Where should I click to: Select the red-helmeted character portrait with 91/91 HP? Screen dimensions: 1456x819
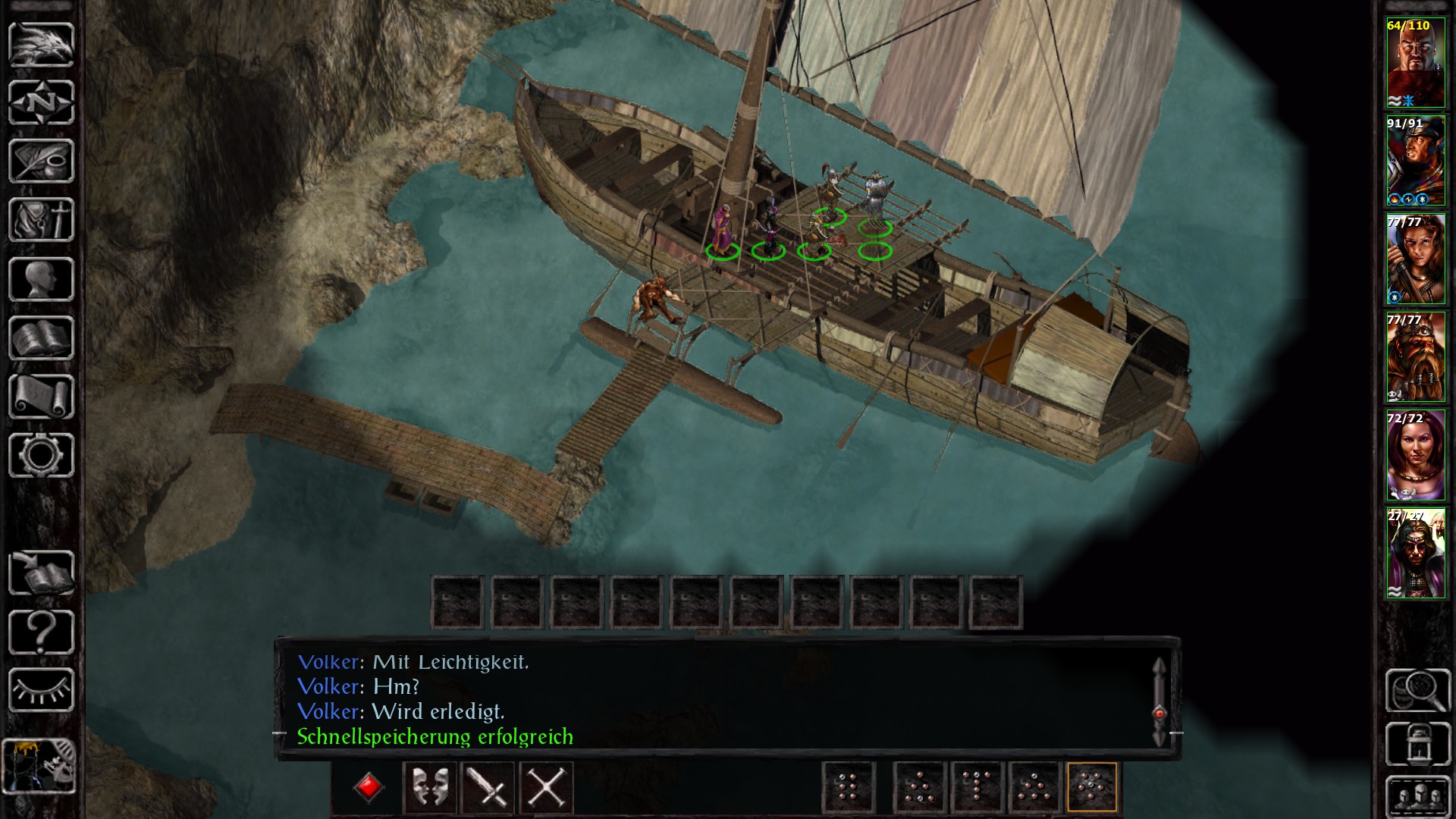(1415, 162)
